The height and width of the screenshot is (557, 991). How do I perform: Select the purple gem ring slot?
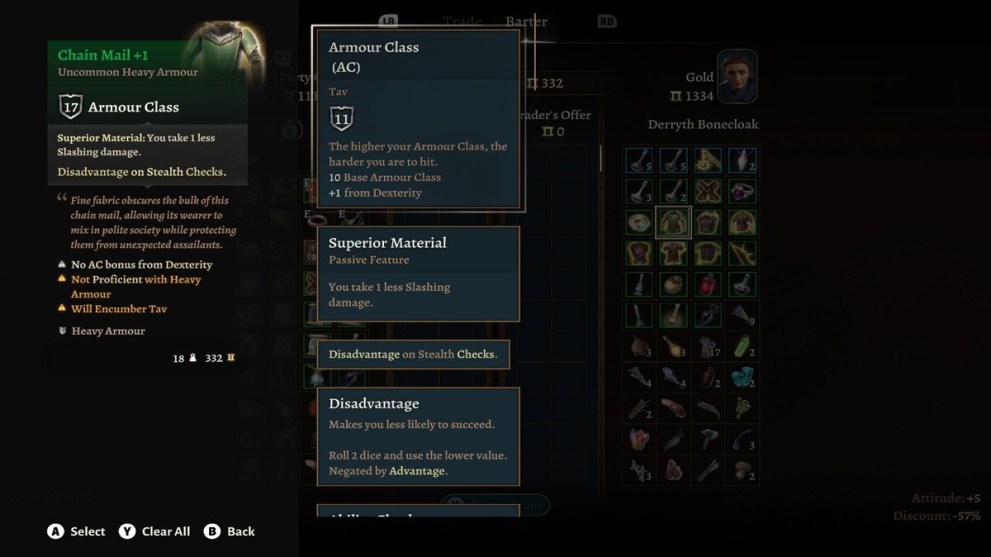pos(742,191)
